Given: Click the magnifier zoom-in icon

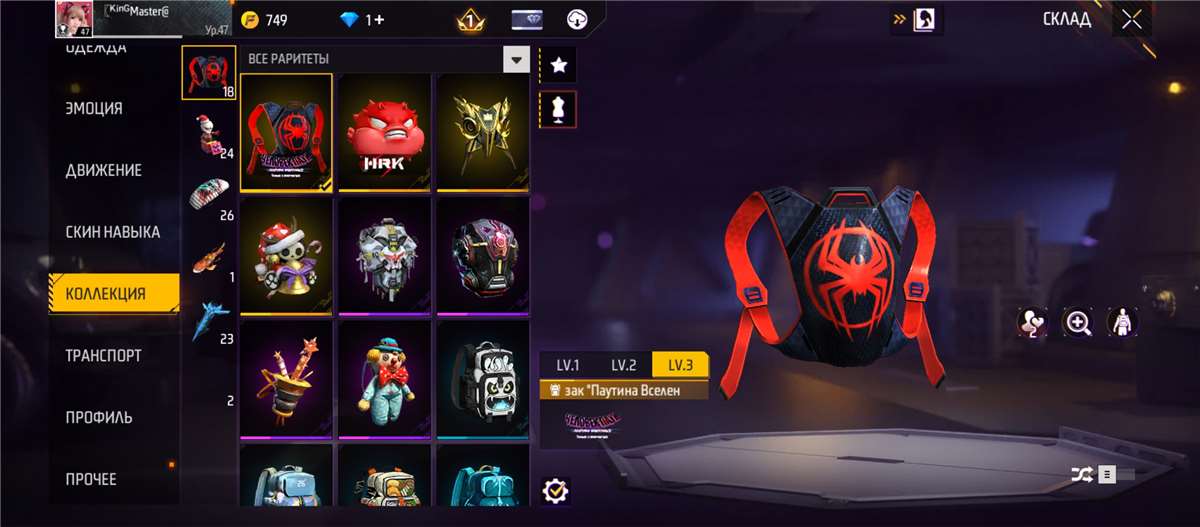Looking at the screenshot, I should click(1078, 322).
